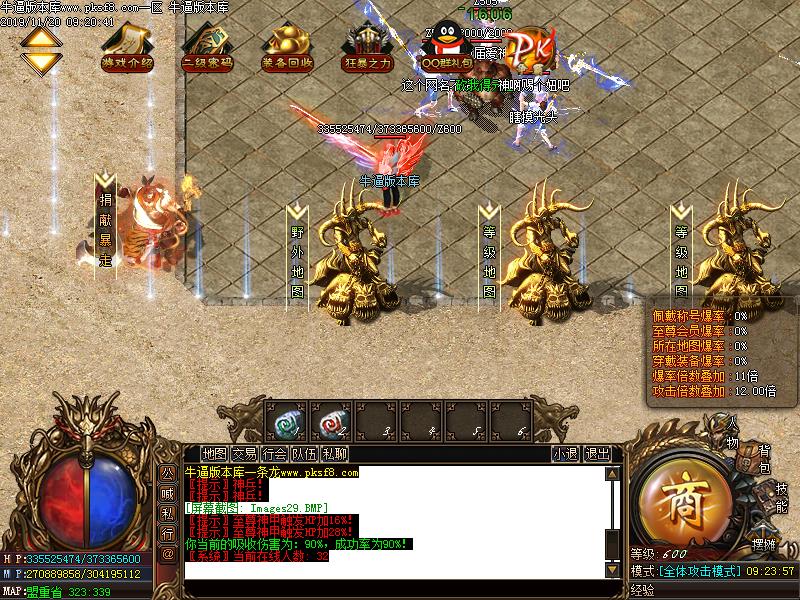Viewport: 800px width, 600px height.
Task: Open the 地图 map button
Action: point(213,453)
